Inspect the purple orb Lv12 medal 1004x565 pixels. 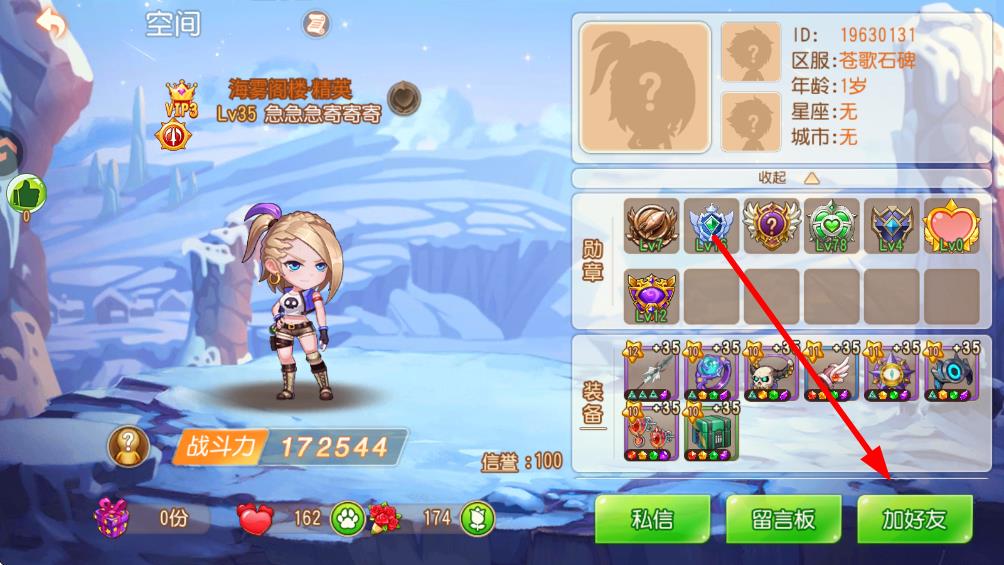(x=651, y=296)
